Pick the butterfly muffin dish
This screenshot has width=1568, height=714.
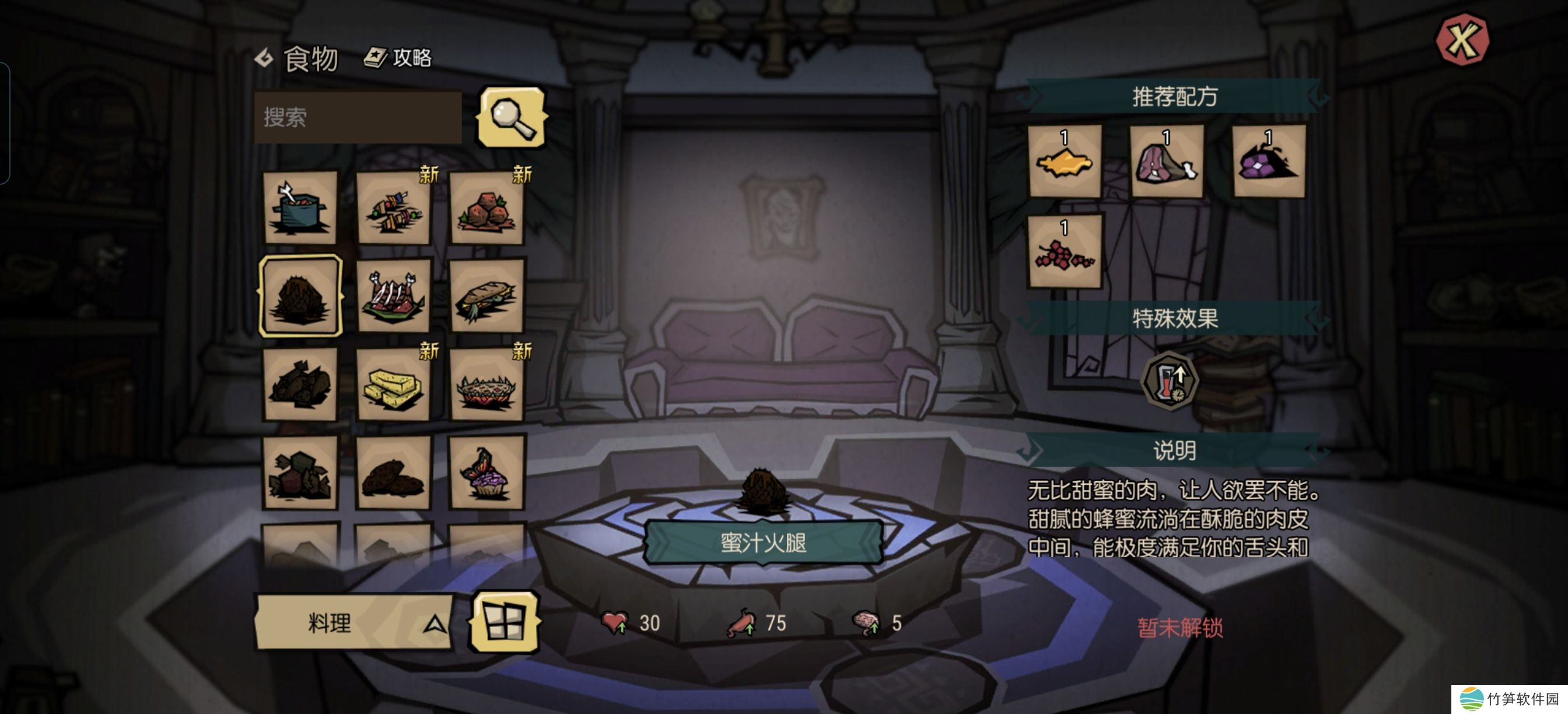[487, 473]
